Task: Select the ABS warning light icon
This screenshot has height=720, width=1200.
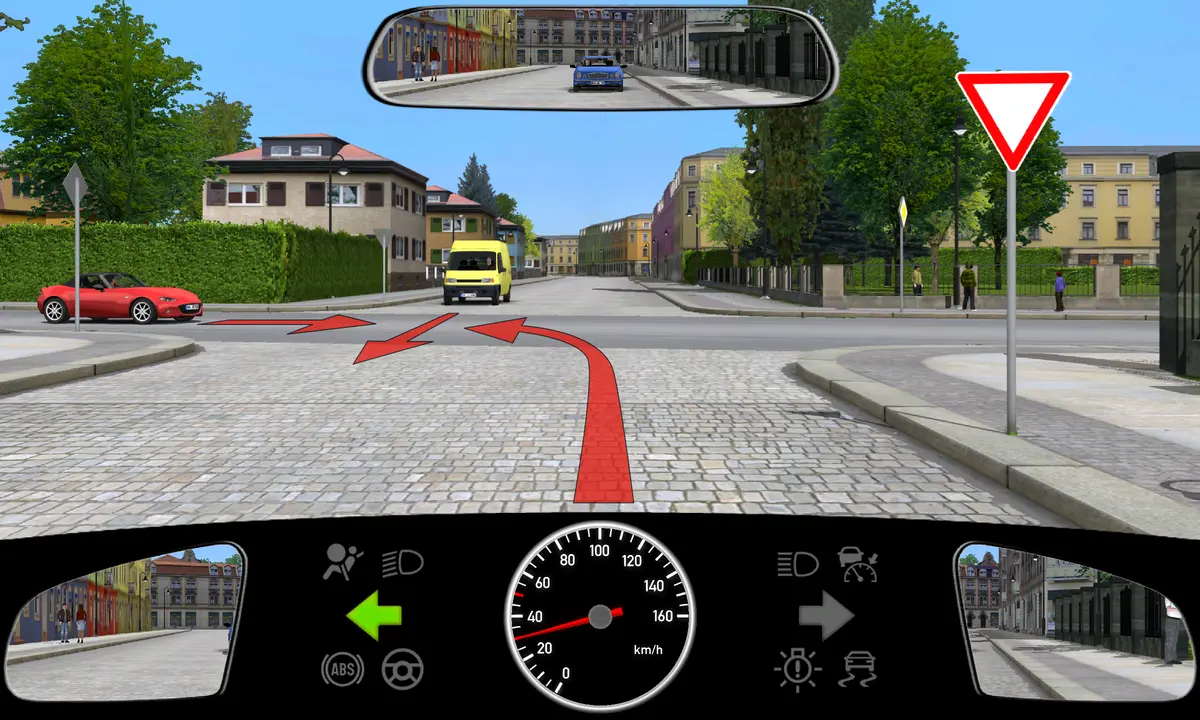Action: click(x=342, y=668)
